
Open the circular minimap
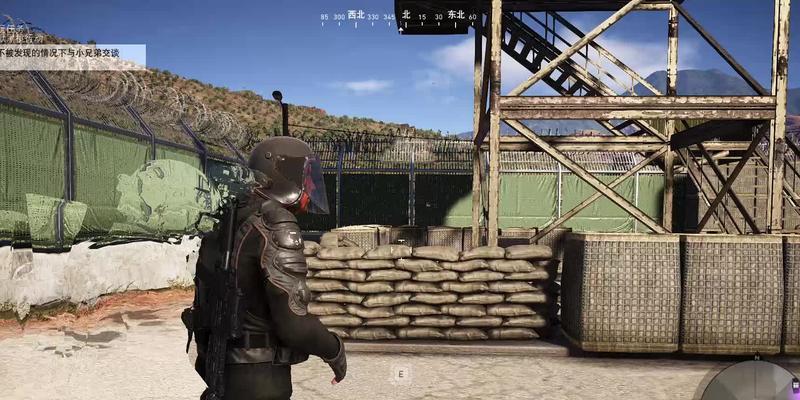(x=752, y=381)
